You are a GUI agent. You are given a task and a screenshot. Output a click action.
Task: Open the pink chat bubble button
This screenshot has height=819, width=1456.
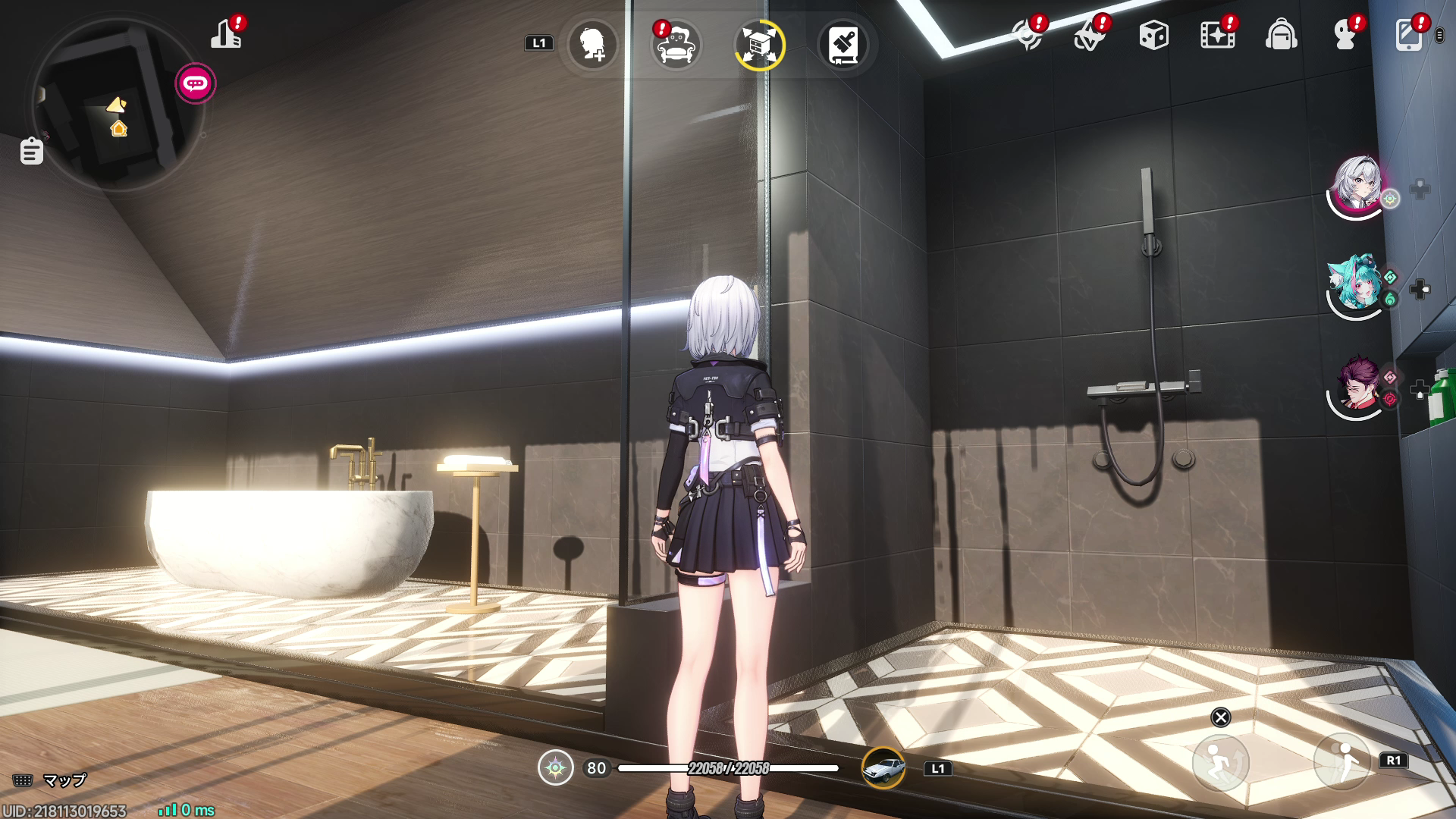(196, 83)
